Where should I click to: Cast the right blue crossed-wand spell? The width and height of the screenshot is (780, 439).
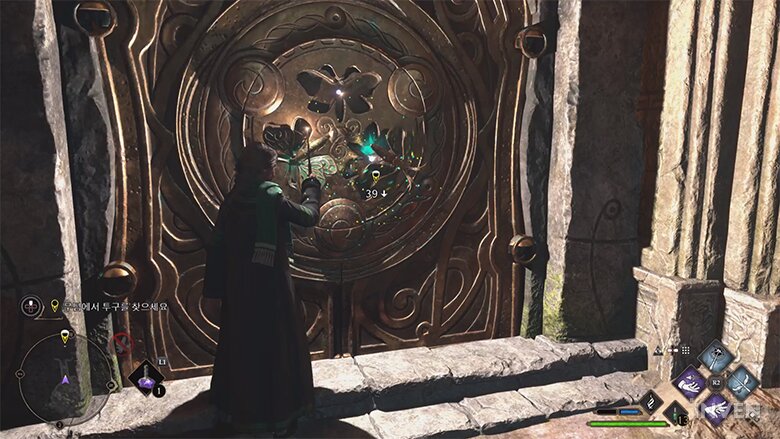pos(743,381)
